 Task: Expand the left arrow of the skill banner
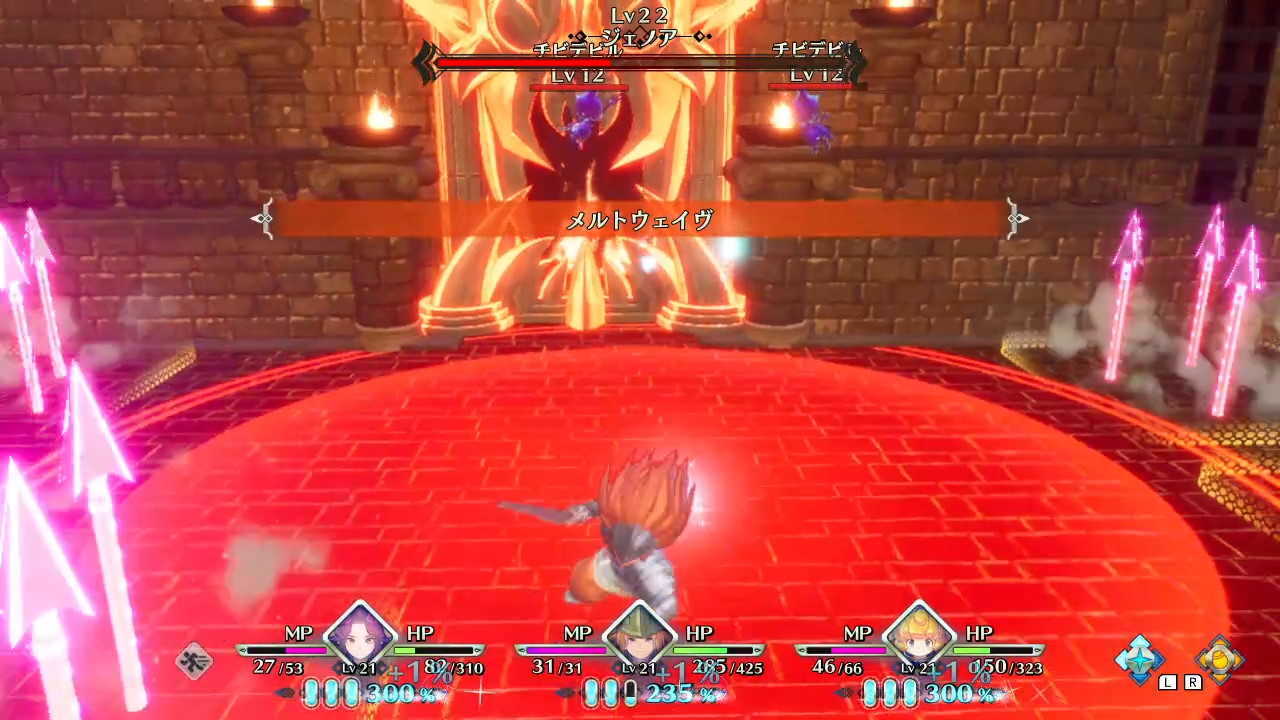[262, 219]
